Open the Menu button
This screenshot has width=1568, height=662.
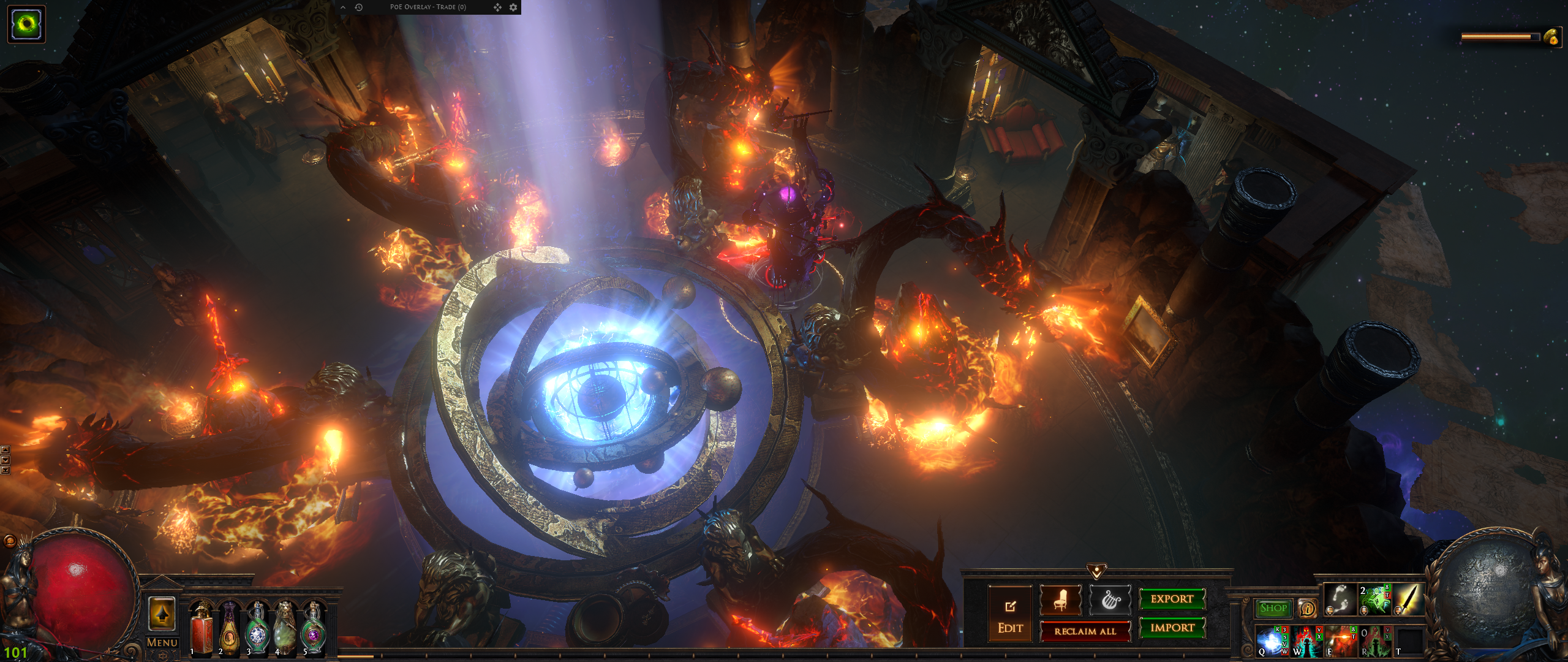(x=162, y=642)
